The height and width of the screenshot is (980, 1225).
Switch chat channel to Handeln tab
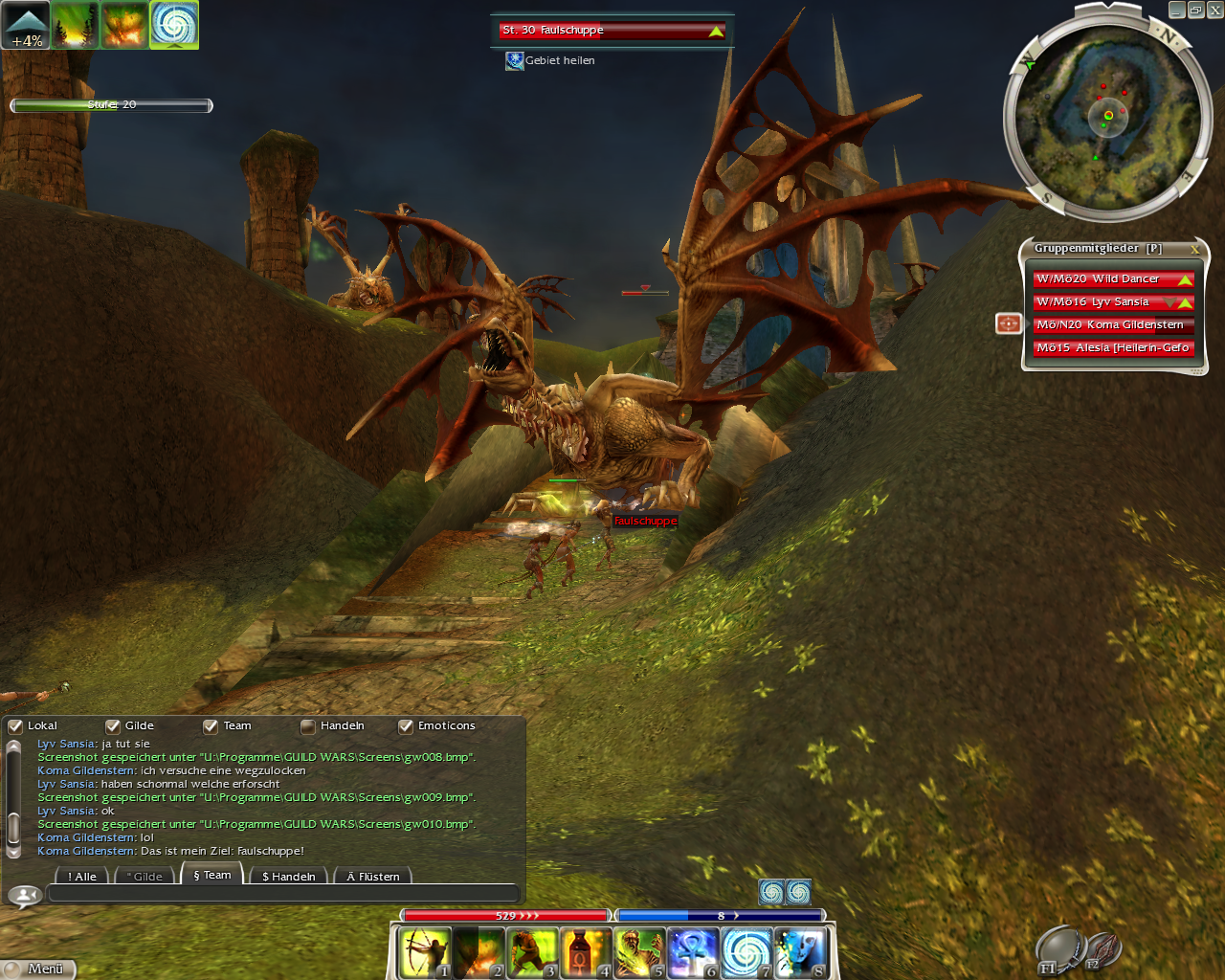point(288,877)
